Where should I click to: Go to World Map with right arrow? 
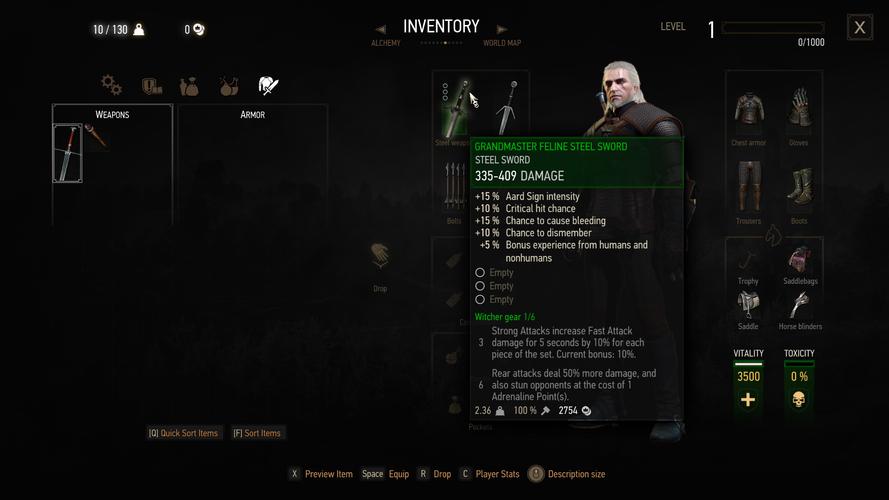(502, 30)
